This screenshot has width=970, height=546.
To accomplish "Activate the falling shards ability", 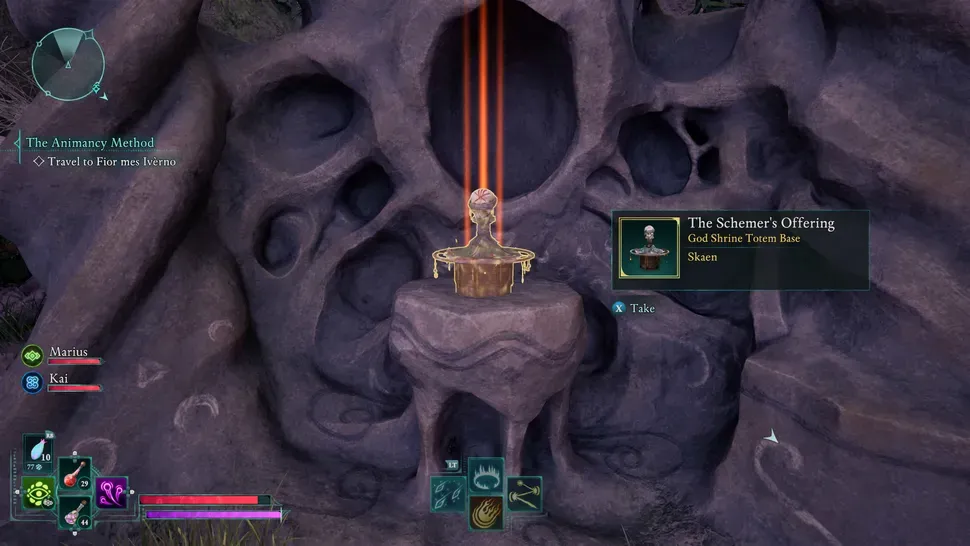I will click(x=447, y=493).
